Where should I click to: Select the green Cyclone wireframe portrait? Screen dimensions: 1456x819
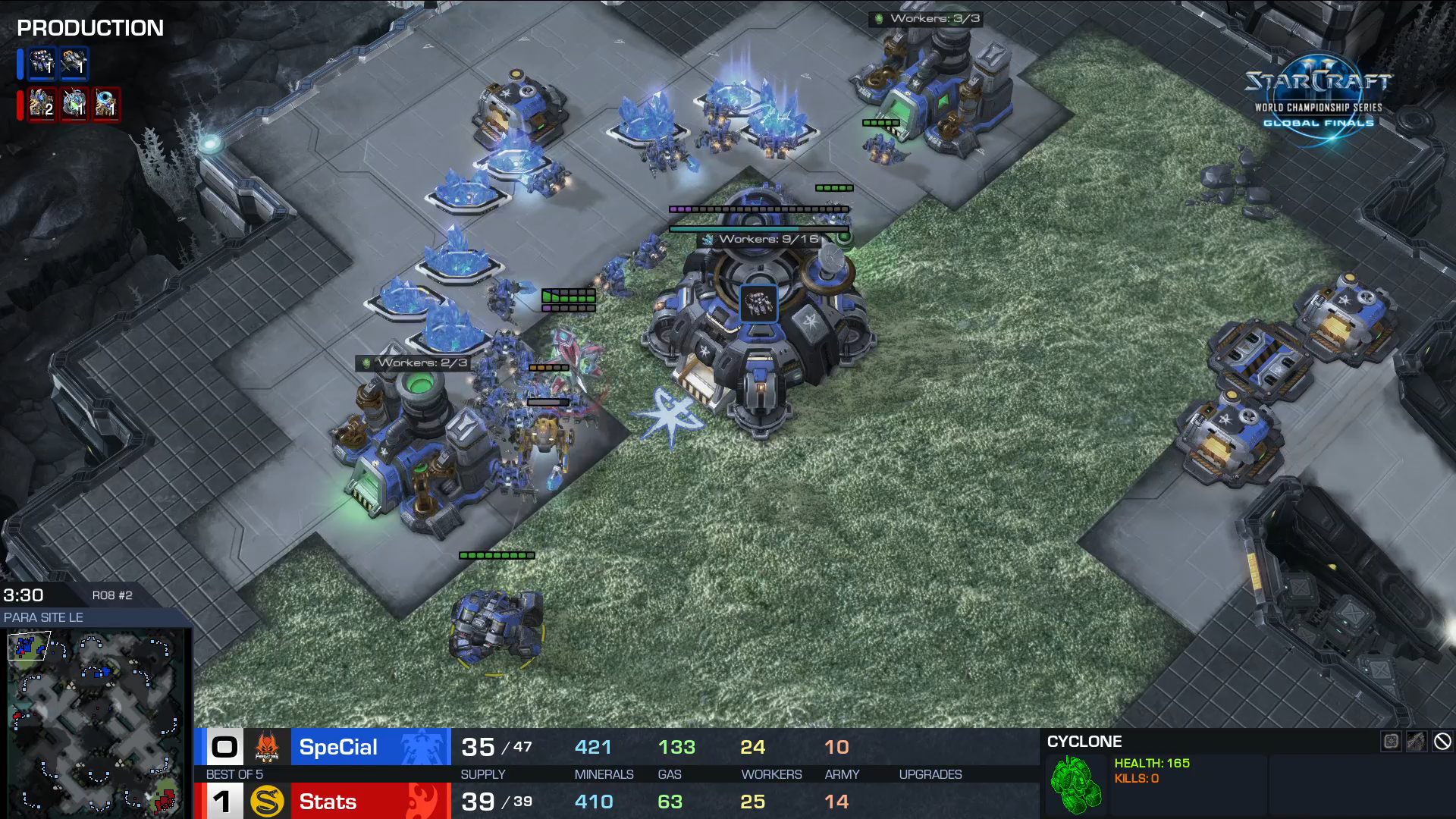coord(1076,785)
